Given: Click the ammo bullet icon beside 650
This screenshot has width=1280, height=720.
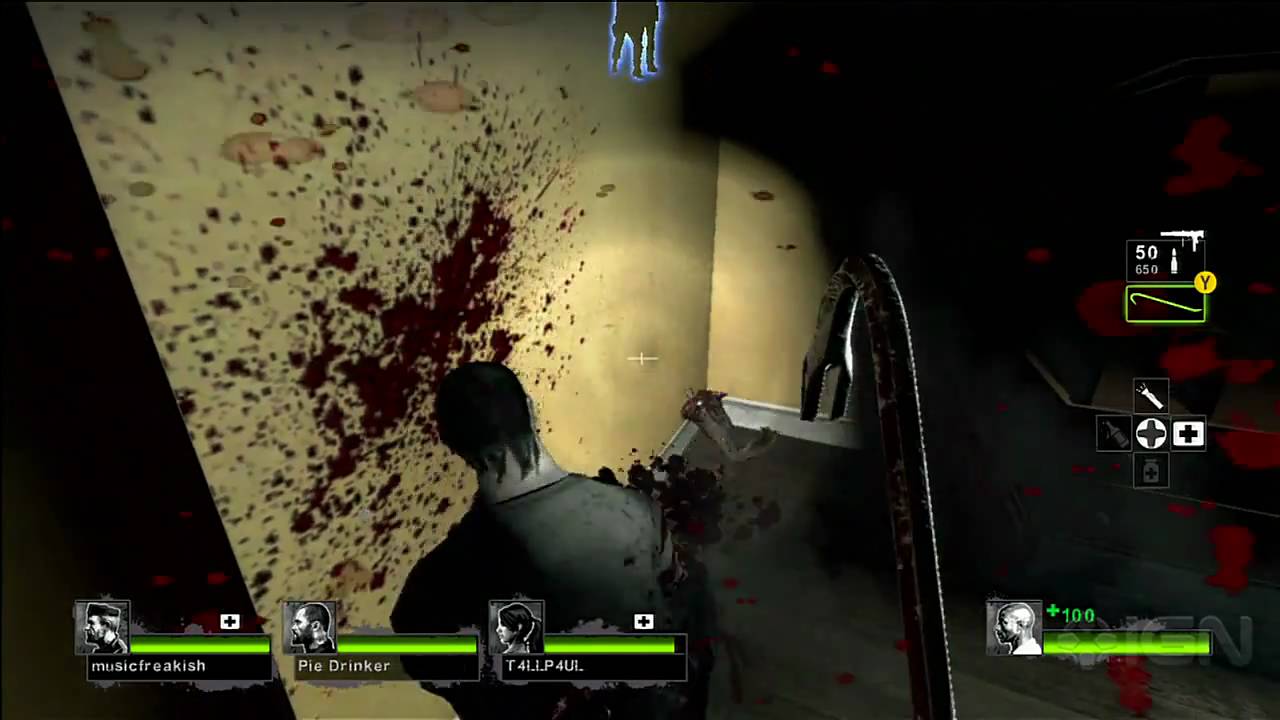Looking at the screenshot, I should [x=1172, y=260].
